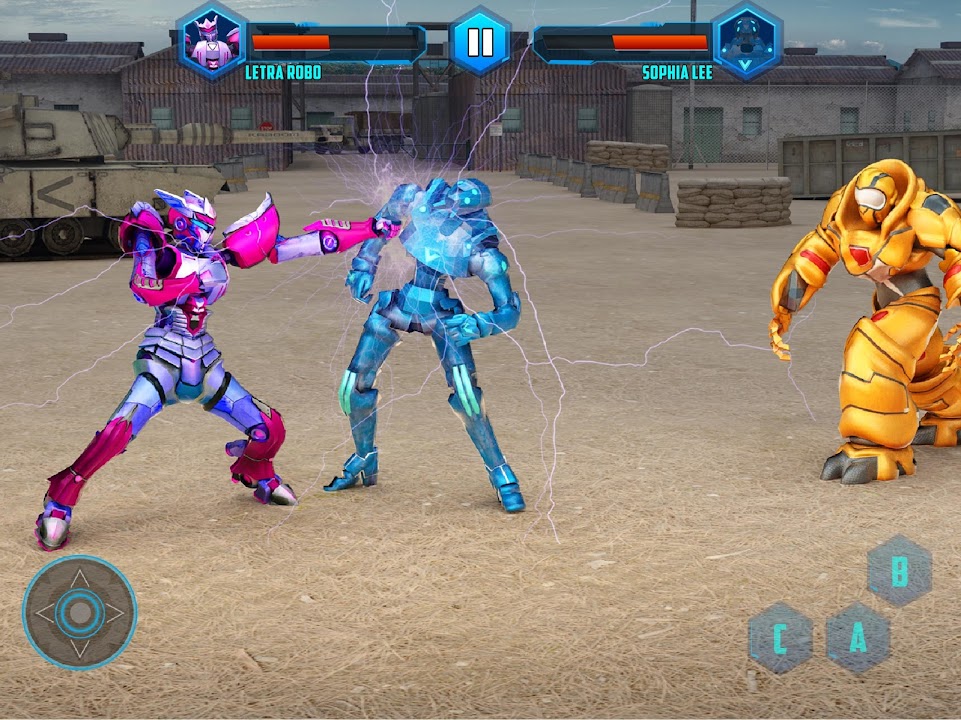
Task: Click the Sophia Lee opponent portrait
Action: [x=747, y=41]
